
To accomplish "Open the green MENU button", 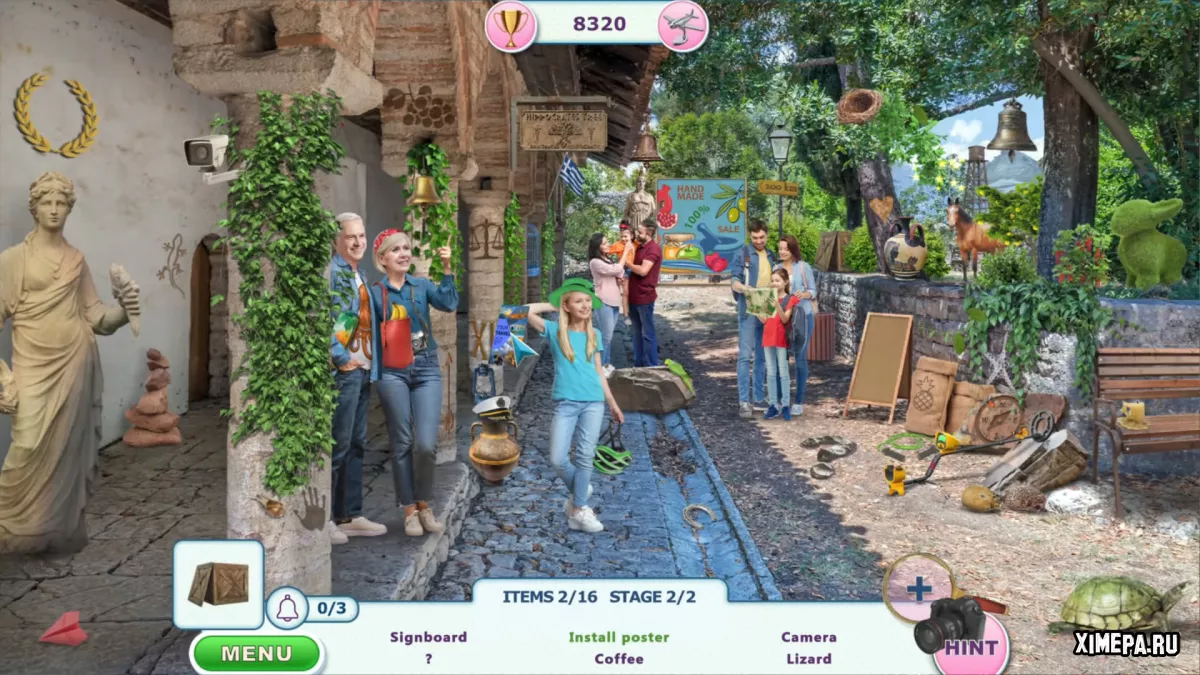I will click(256, 654).
